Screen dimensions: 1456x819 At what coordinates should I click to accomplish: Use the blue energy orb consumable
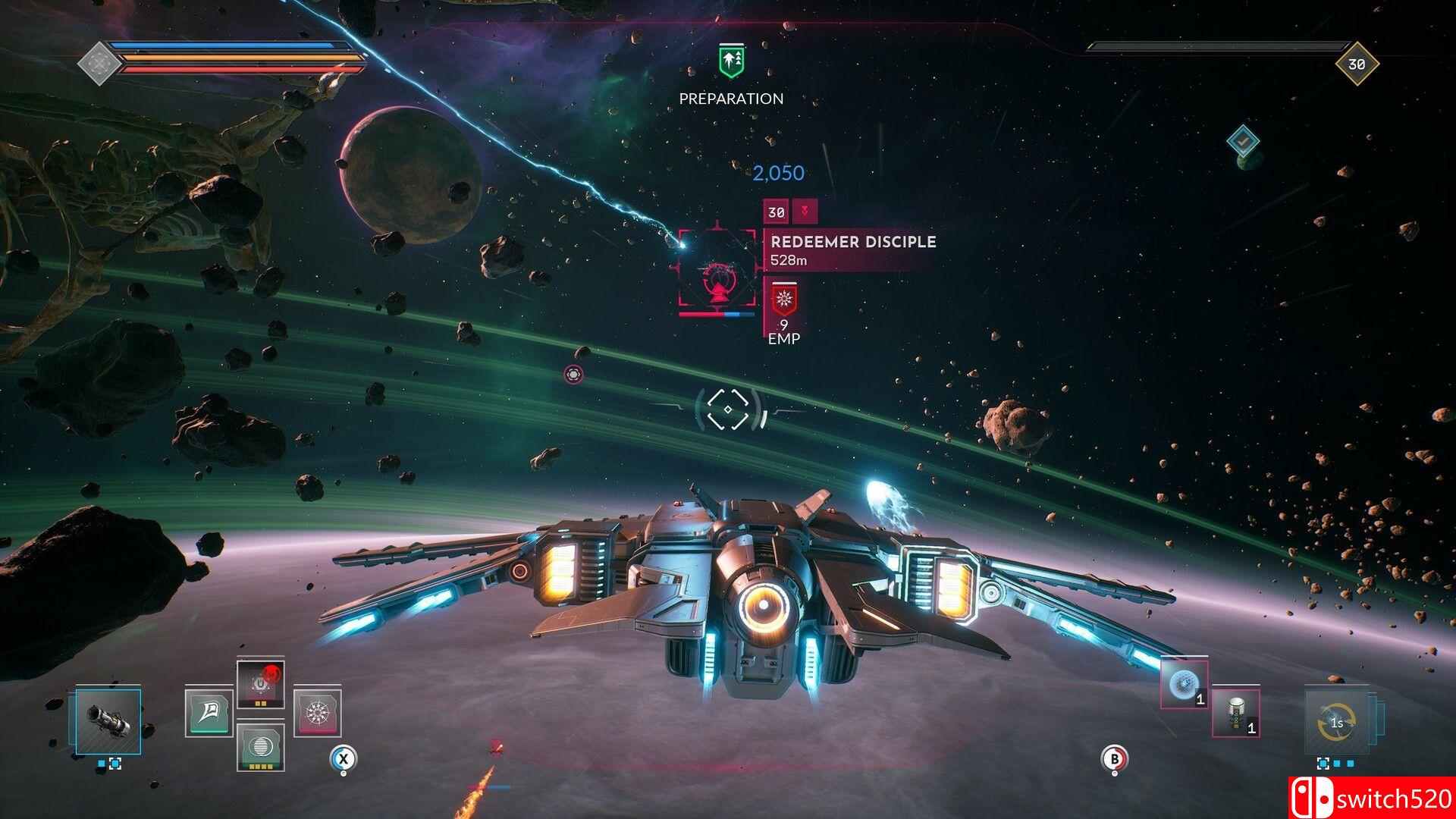[1184, 685]
